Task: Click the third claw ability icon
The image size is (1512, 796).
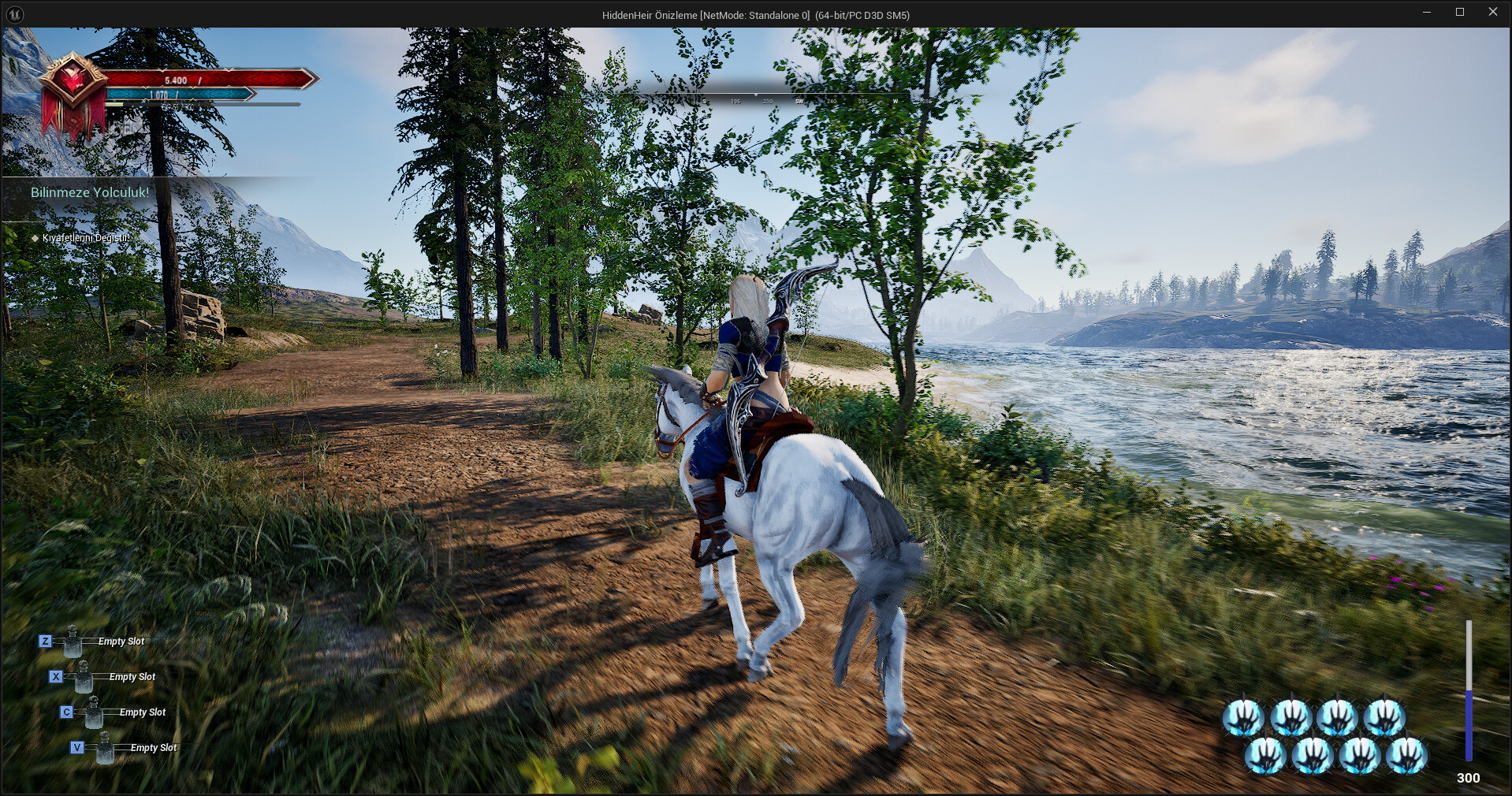Action: coord(1337,716)
